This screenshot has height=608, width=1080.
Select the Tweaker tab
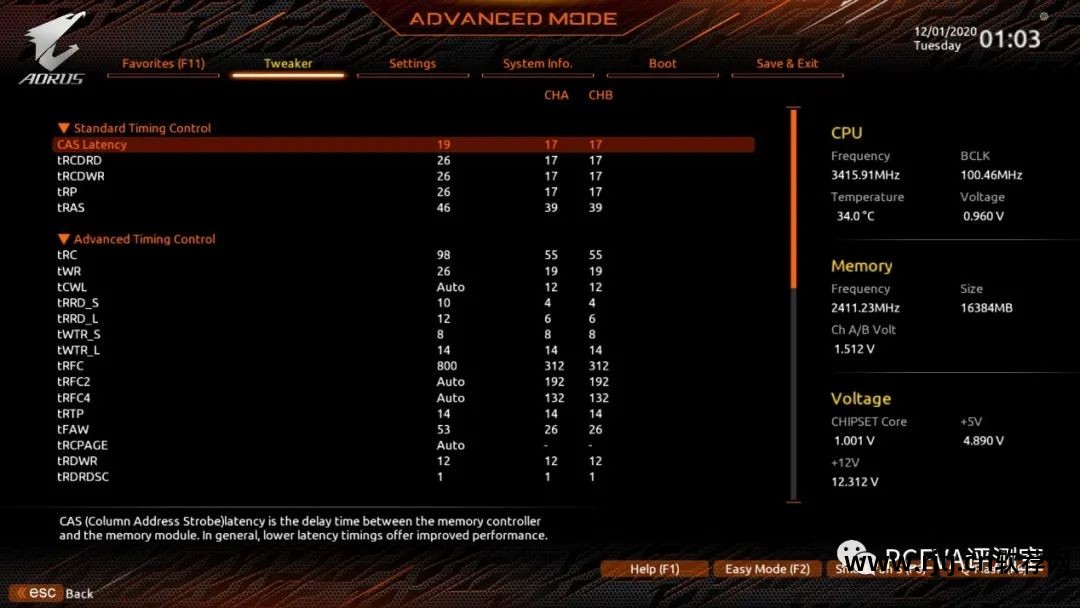pyautogui.click(x=288, y=64)
